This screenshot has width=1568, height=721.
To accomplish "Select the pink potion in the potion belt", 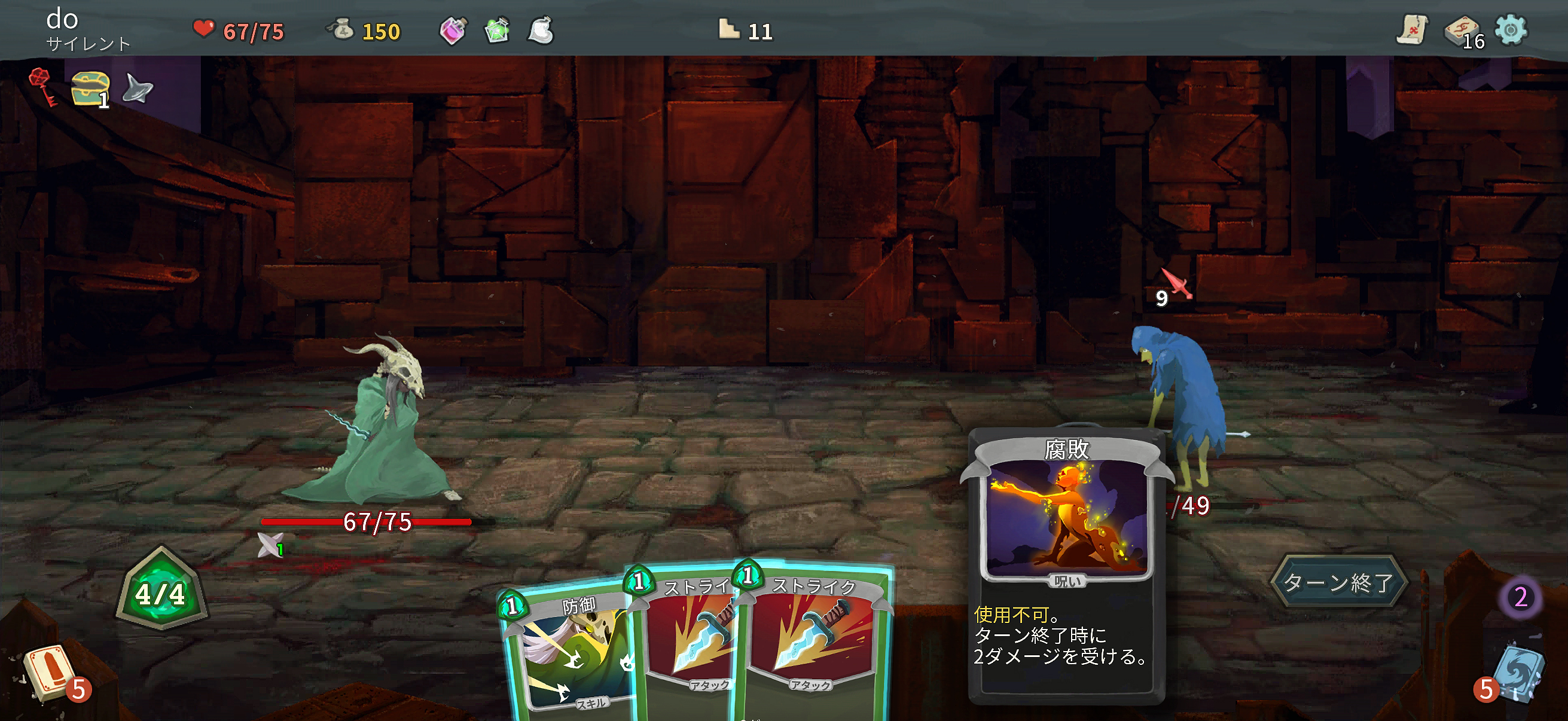I will [x=454, y=32].
